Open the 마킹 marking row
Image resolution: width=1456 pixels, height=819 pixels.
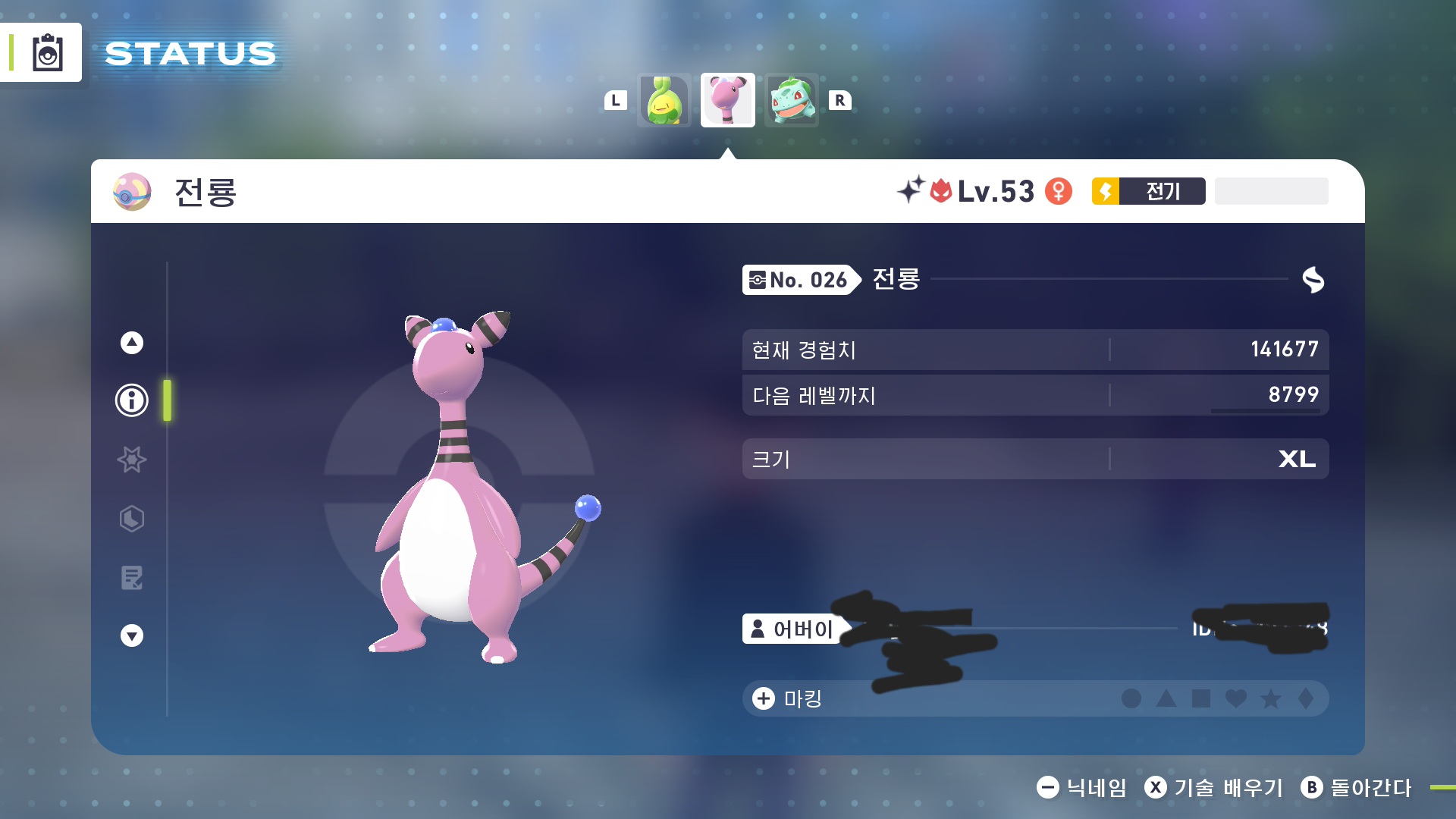(x=789, y=698)
